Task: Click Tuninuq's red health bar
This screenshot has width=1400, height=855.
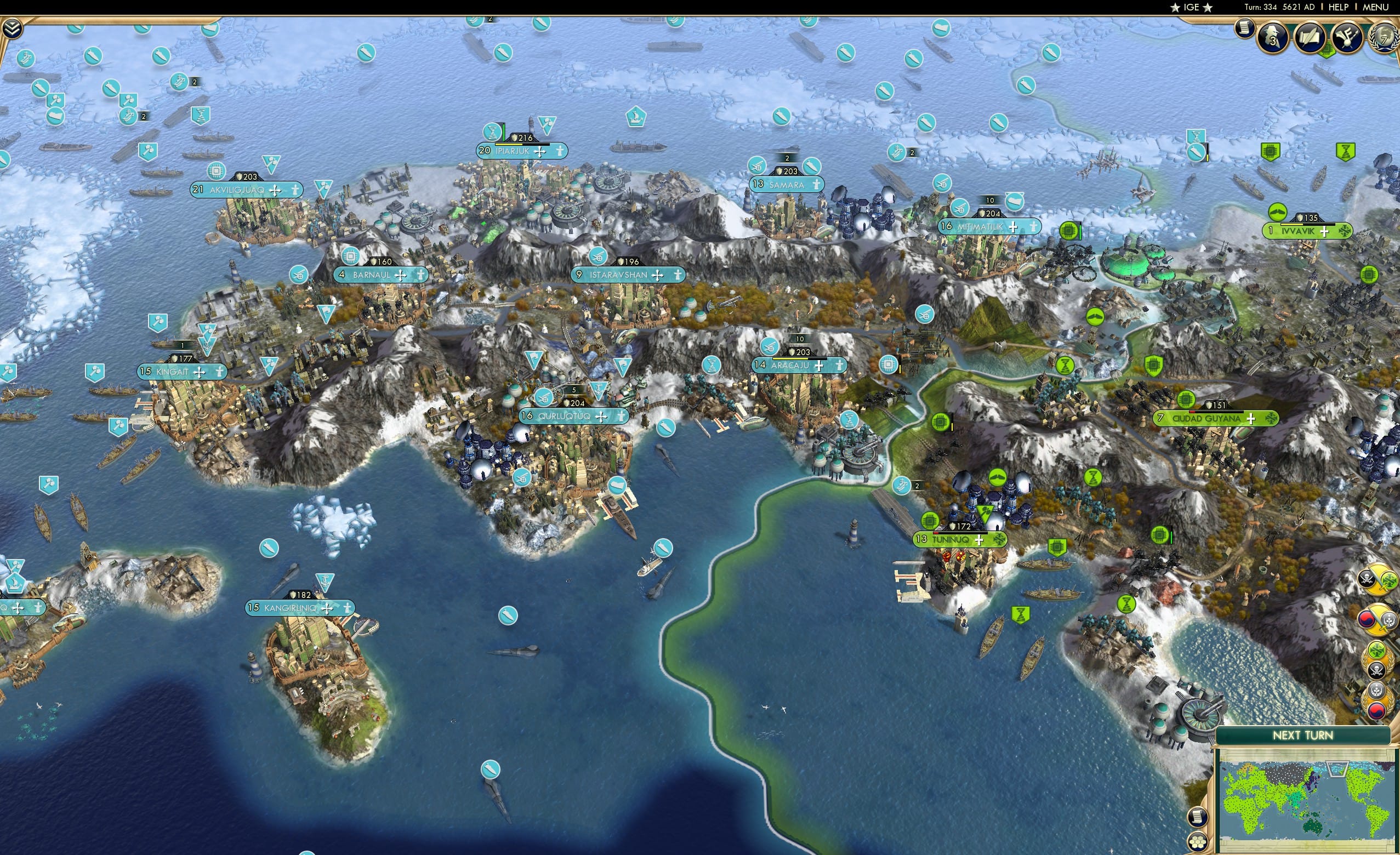Action: (x=936, y=533)
